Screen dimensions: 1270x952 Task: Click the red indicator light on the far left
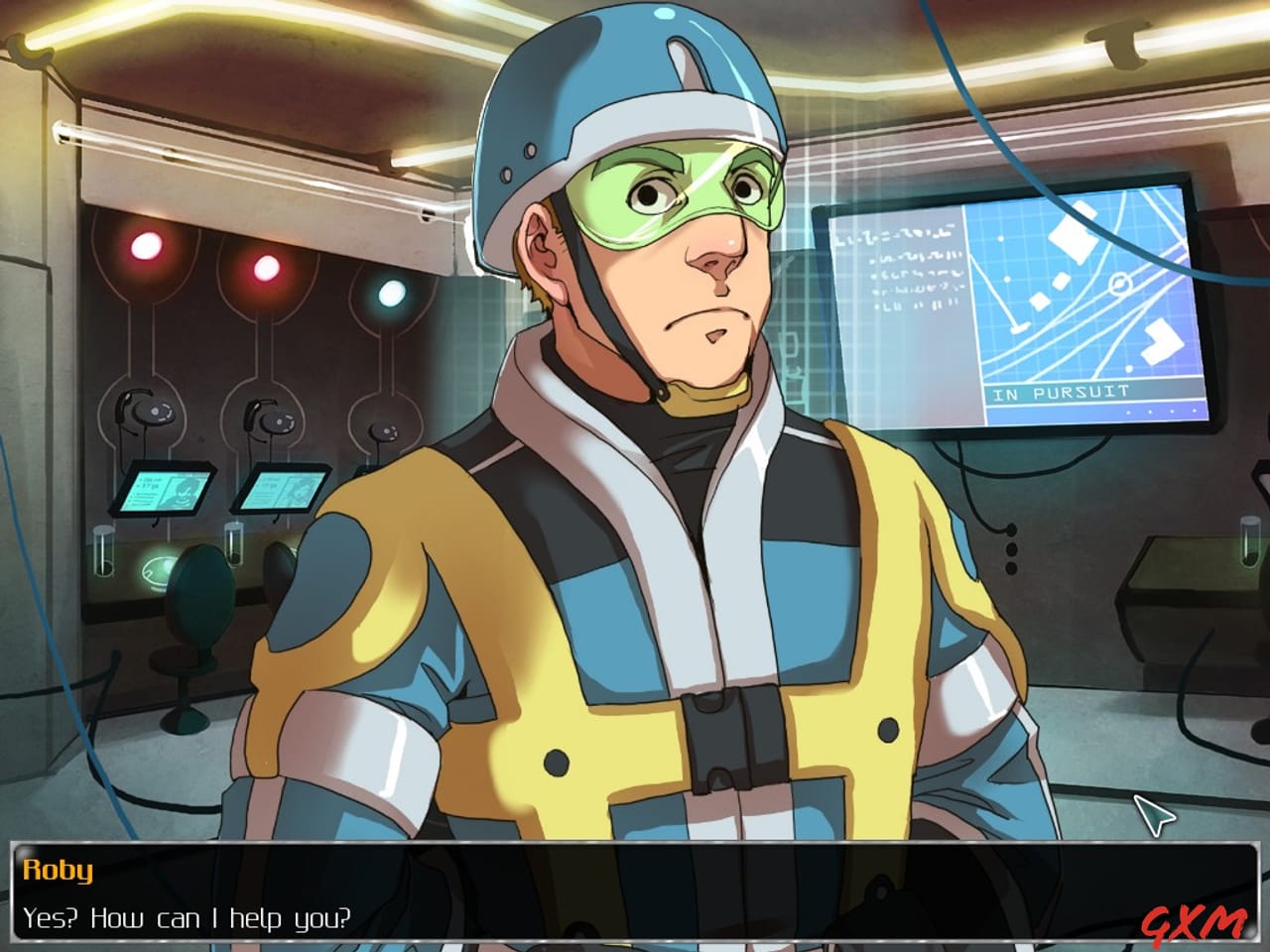(147, 244)
